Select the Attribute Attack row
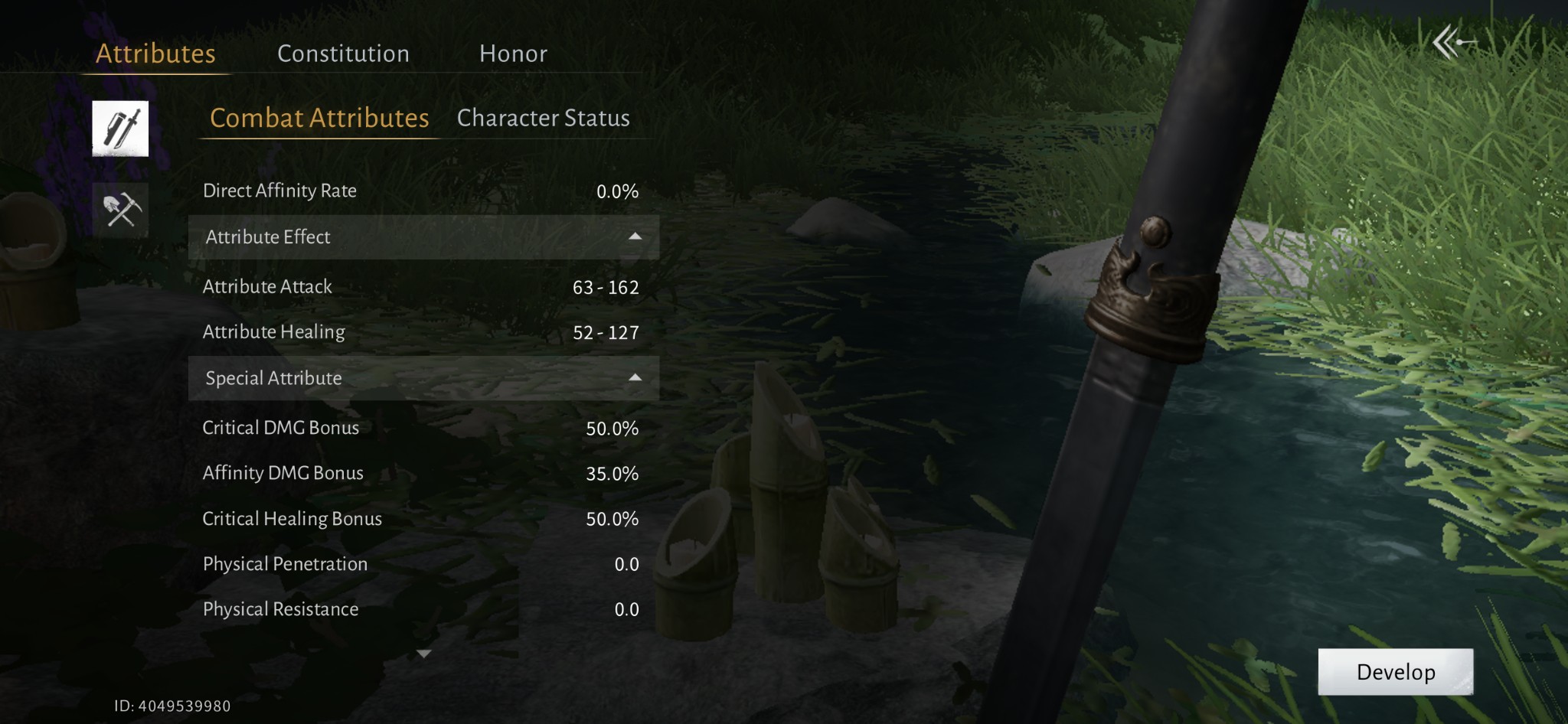The width and height of the screenshot is (1568, 724). point(420,287)
